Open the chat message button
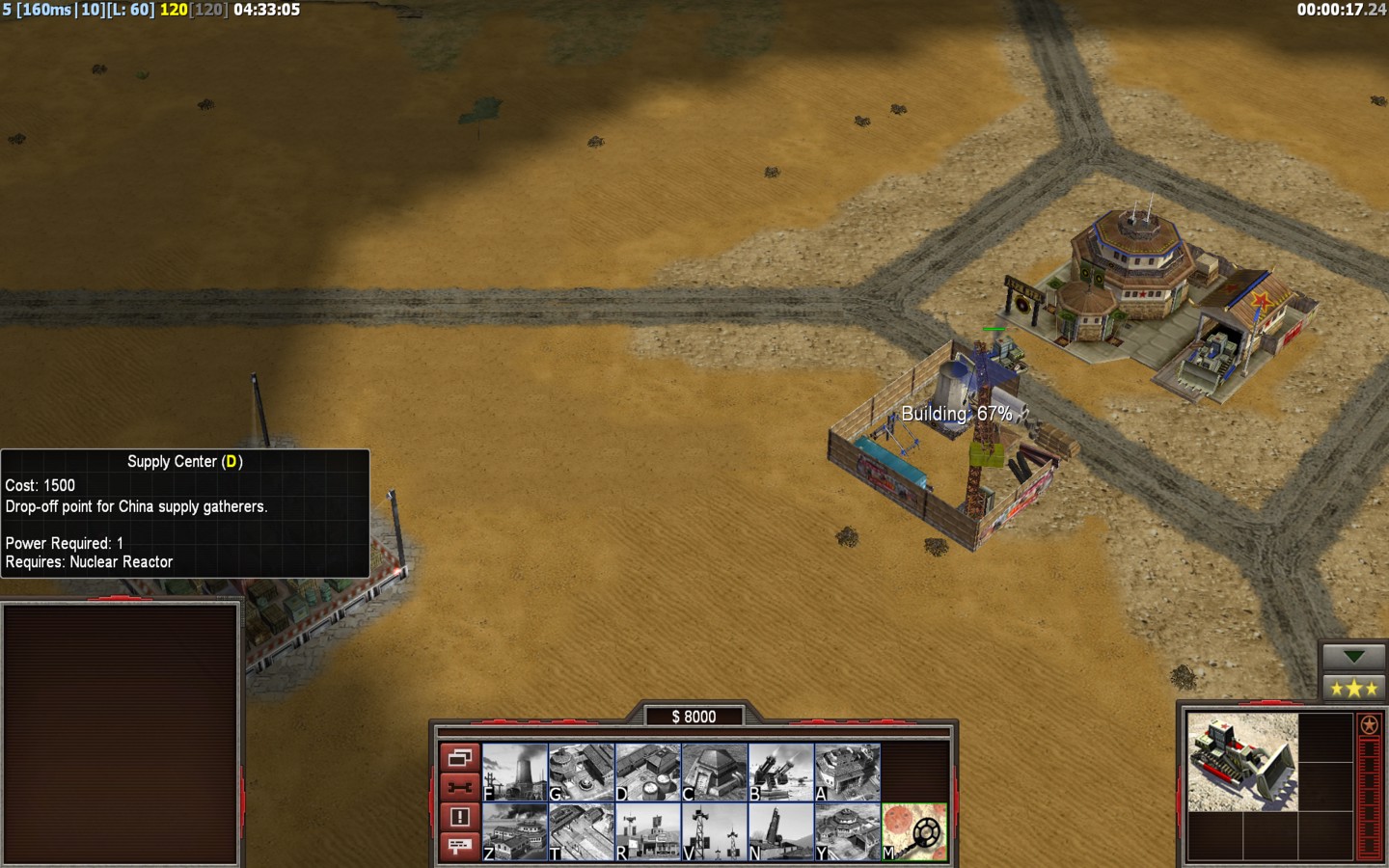This screenshot has height=868, width=1389. pyautogui.click(x=459, y=846)
